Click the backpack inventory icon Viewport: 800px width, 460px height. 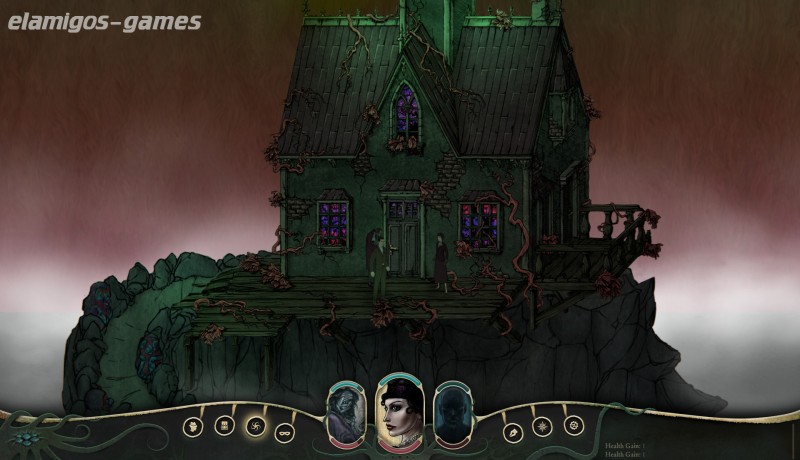(224, 426)
